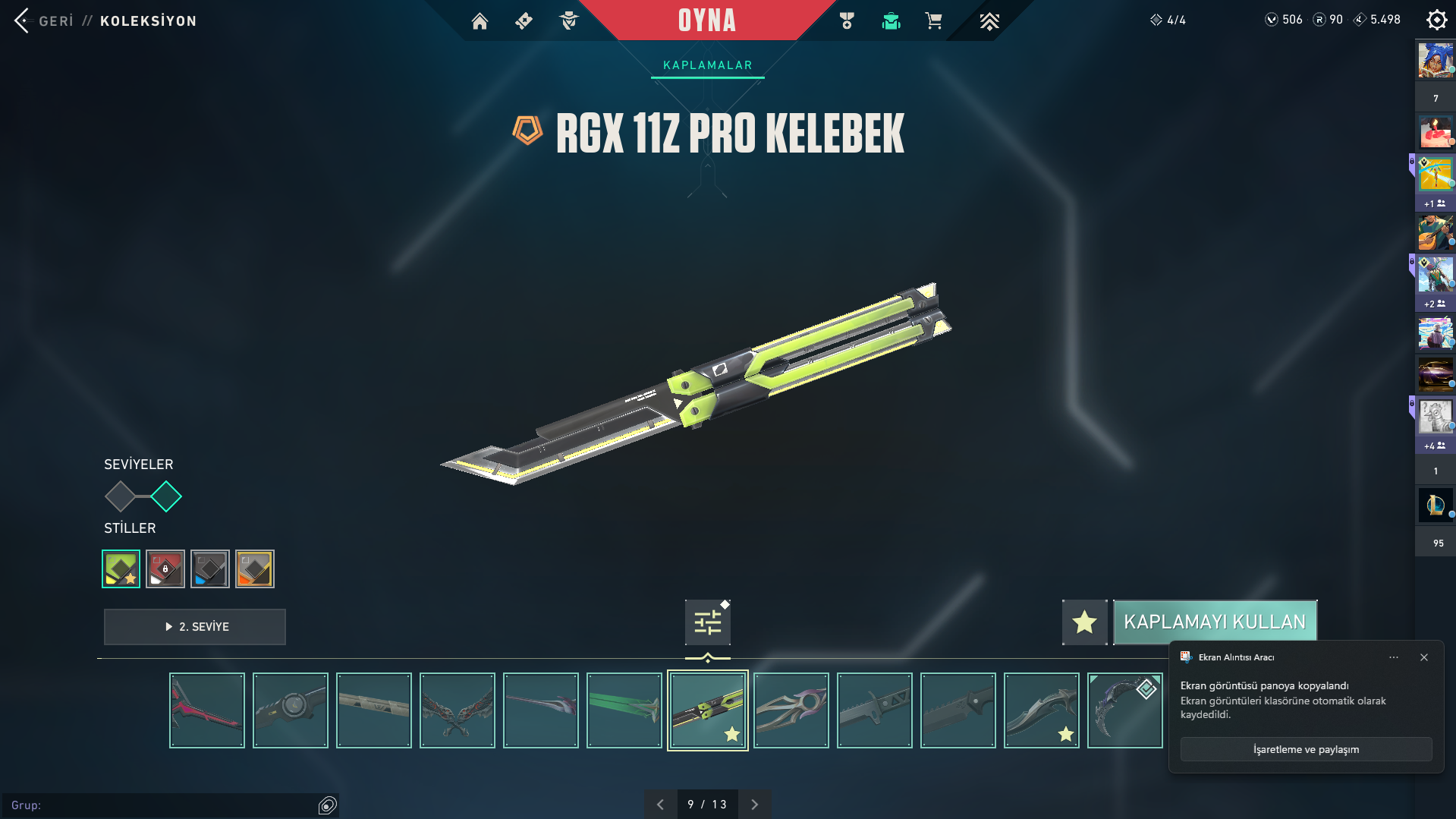This screenshot has width=1456, height=819.
Task: Open the store cart icon
Action: [x=933, y=21]
